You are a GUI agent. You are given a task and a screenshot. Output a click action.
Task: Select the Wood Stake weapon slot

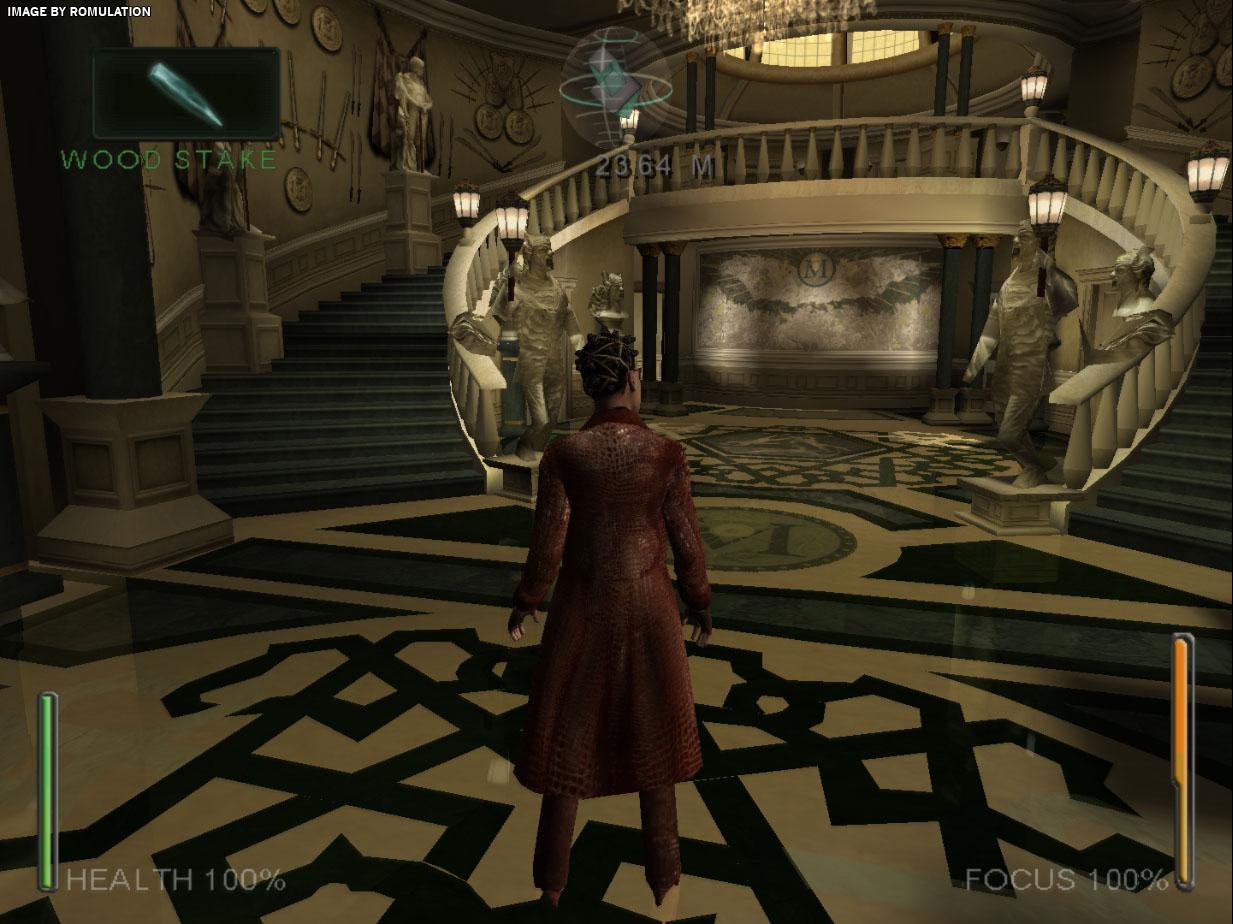pos(186,93)
